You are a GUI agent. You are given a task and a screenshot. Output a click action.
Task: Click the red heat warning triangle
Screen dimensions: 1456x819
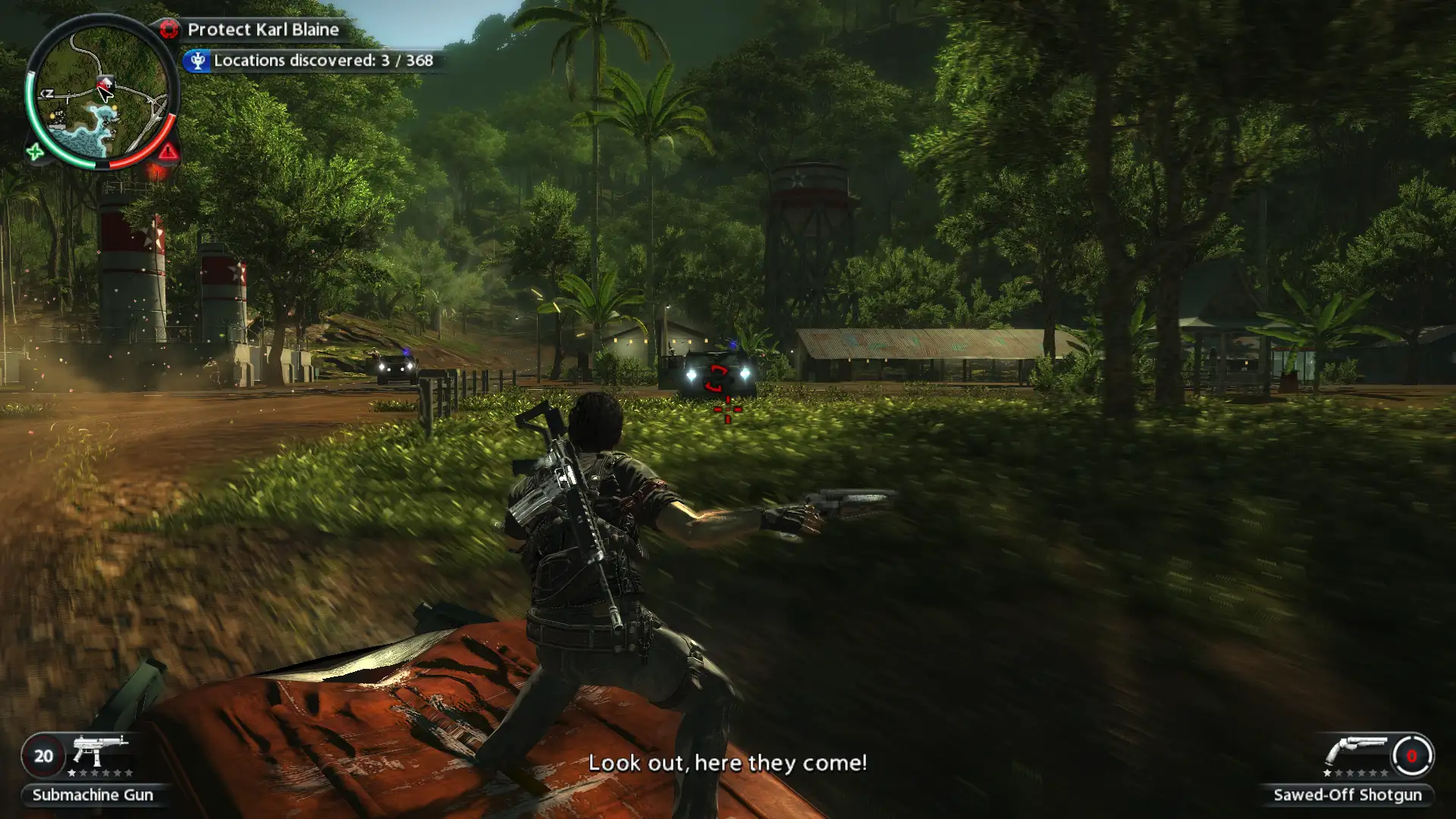tap(168, 152)
